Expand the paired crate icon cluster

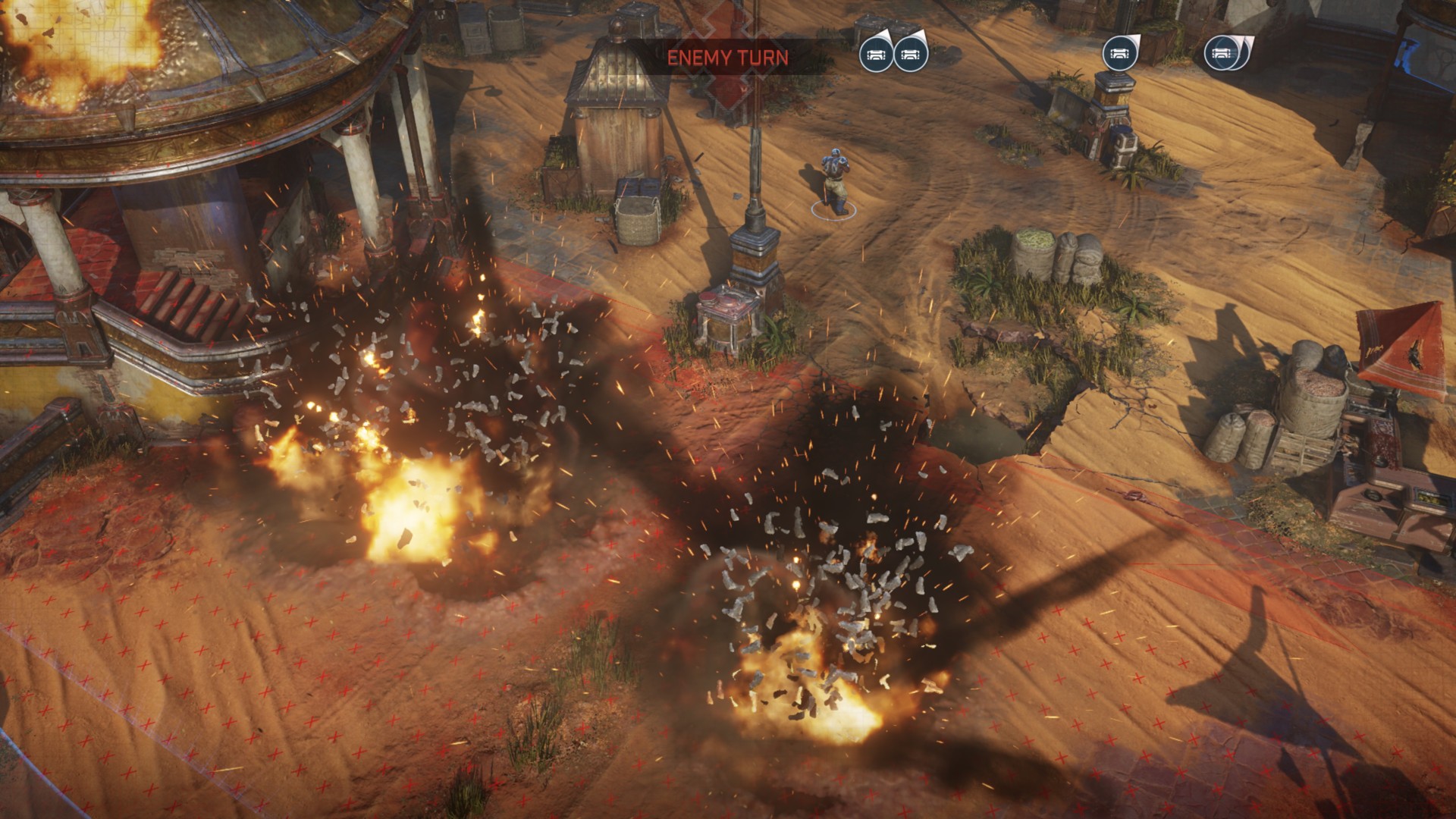coord(895,55)
